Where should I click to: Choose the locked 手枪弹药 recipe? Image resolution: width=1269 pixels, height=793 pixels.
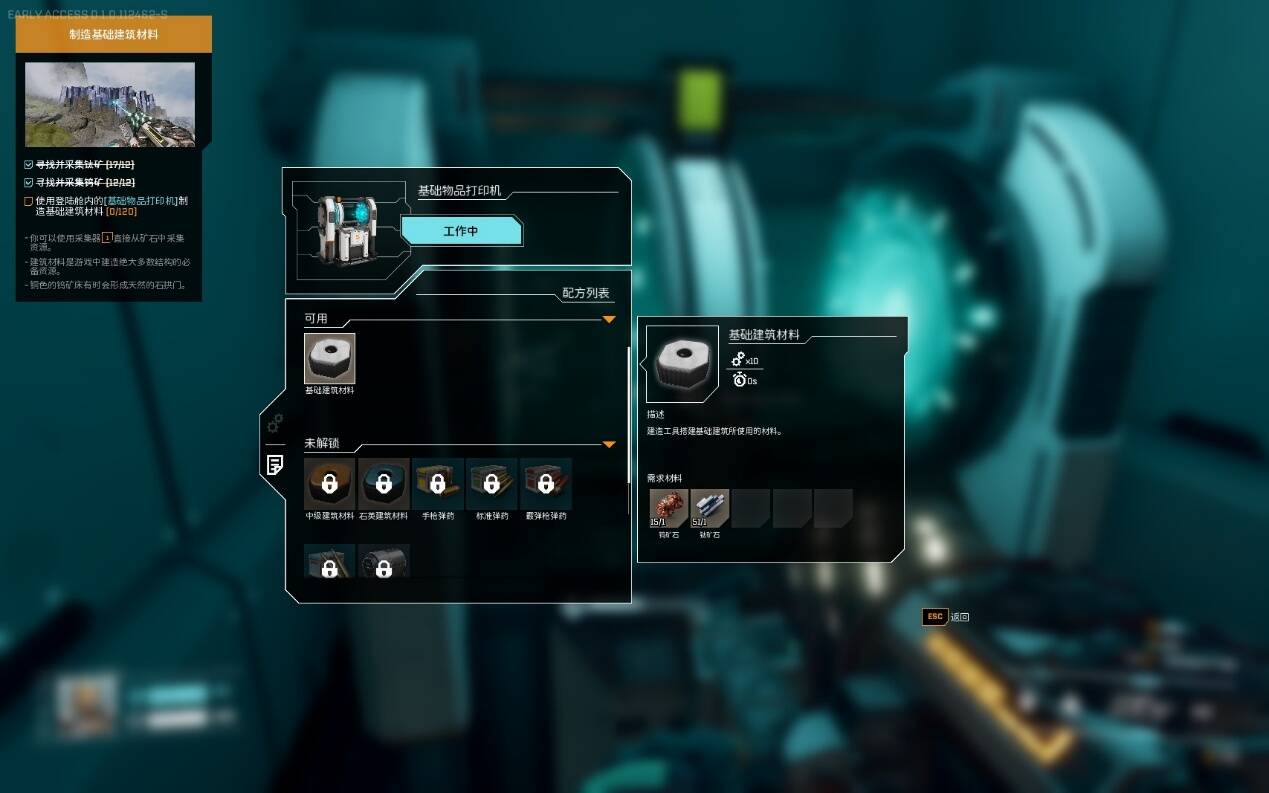(437, 484)
